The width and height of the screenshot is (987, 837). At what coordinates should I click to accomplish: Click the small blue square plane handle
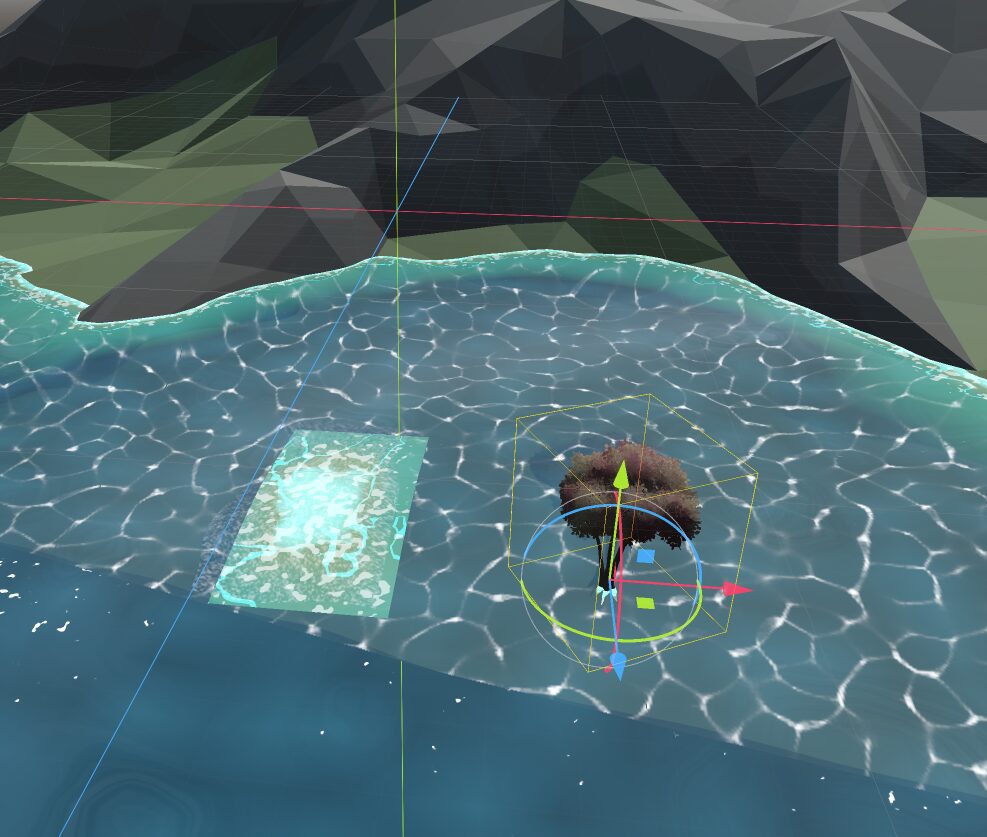coord(646,557)
